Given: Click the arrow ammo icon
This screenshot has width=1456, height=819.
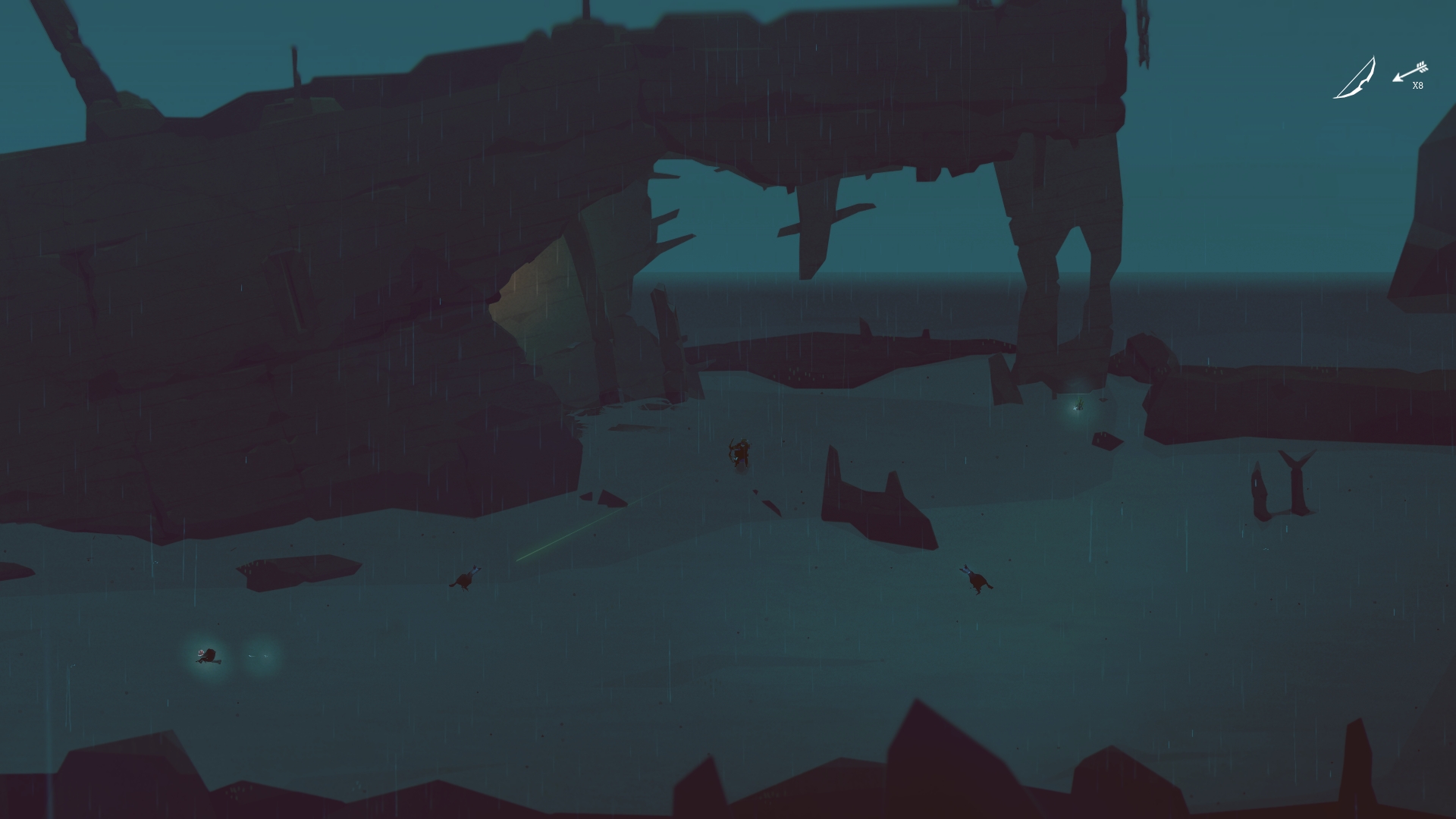Looking at the screenshot, I should [x=1410, y=72].
